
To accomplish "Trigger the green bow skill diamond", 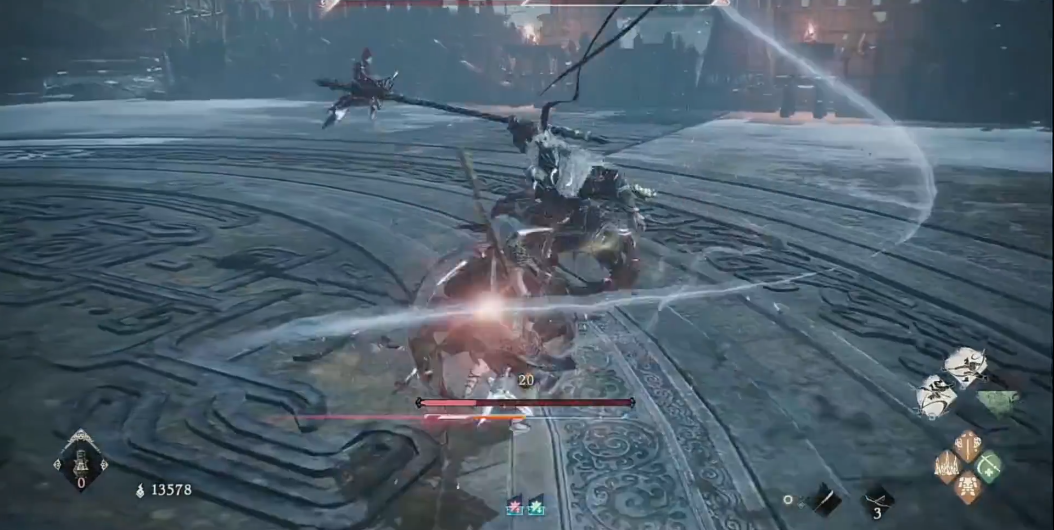I will [x=989, y=467].
